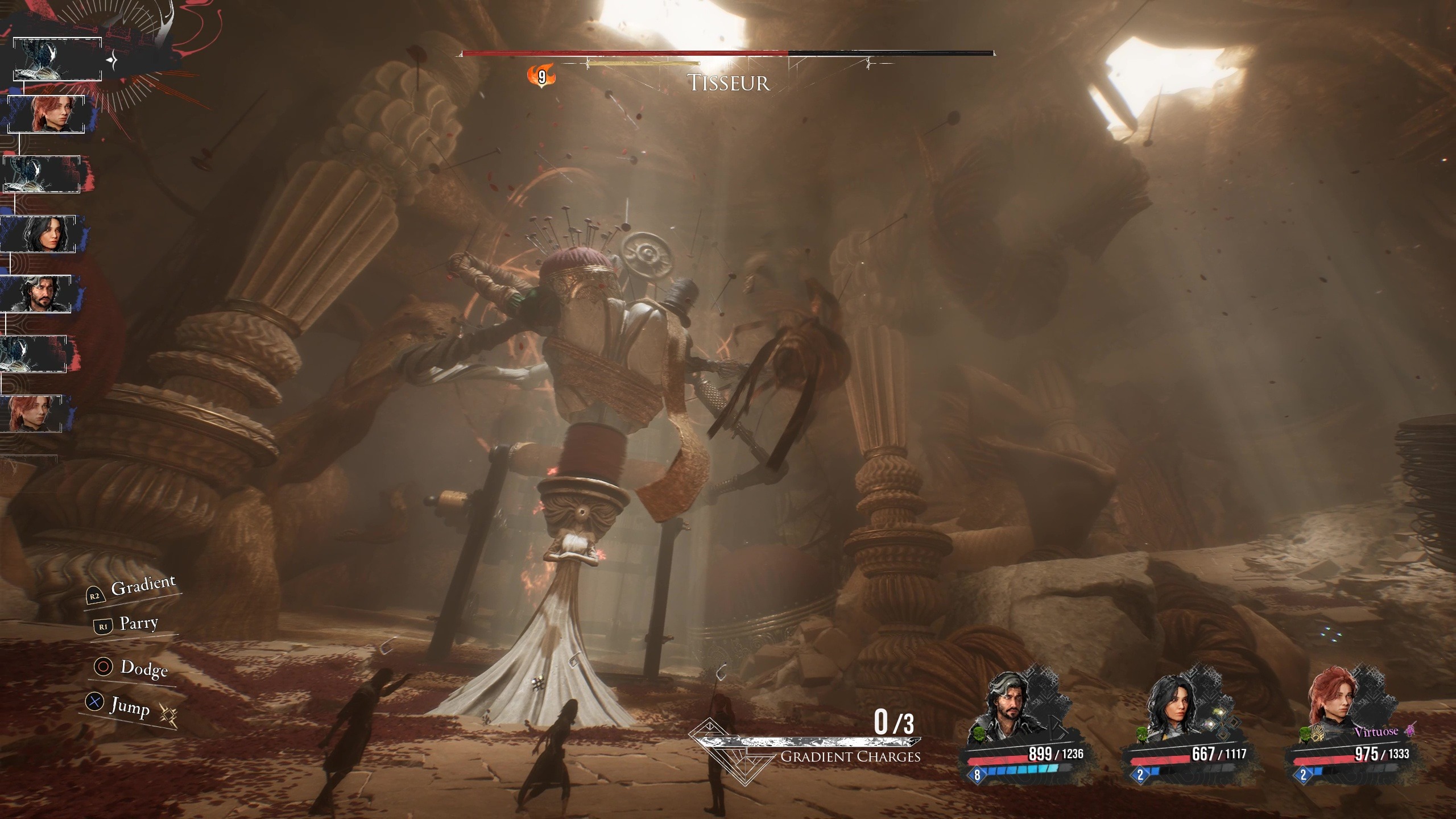Select Gustave's portrait in the turn order
The height and width of the screenshot is (819, 1456).
tap(38, 293)
